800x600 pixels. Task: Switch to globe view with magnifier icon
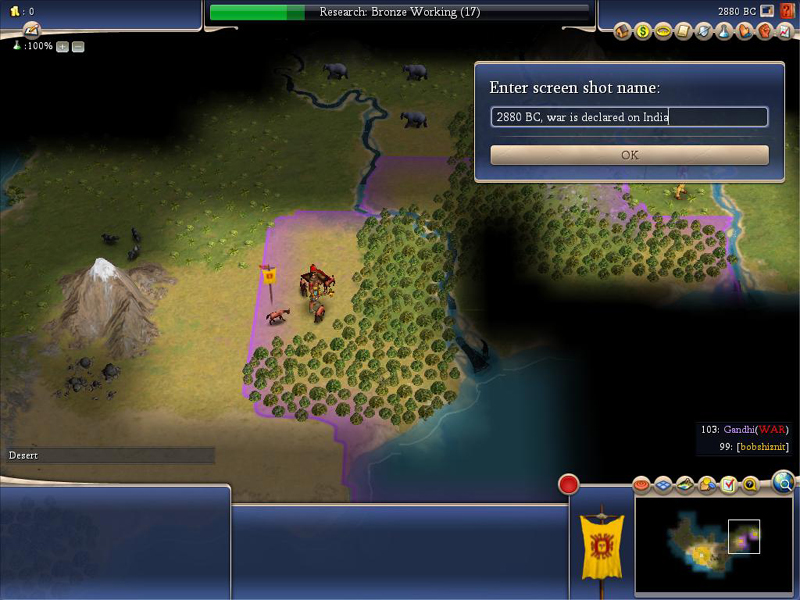pyautogui.click(x=784, y=484)
